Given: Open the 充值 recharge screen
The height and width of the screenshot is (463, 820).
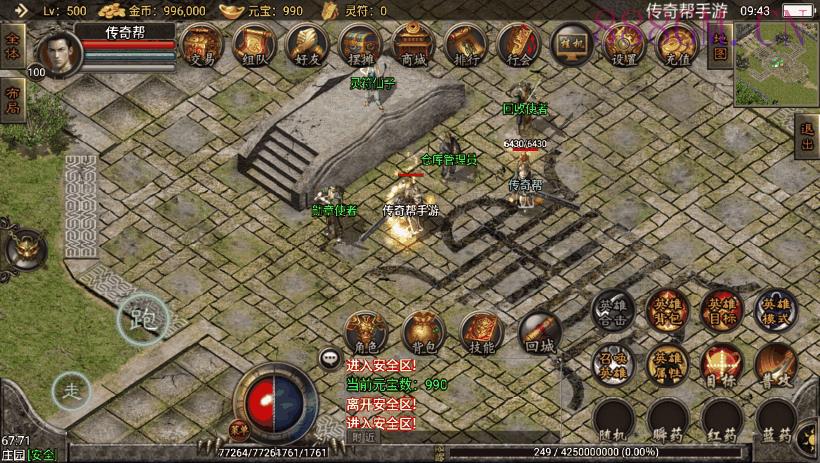Looking at the screenshot, I should point(677,46).
